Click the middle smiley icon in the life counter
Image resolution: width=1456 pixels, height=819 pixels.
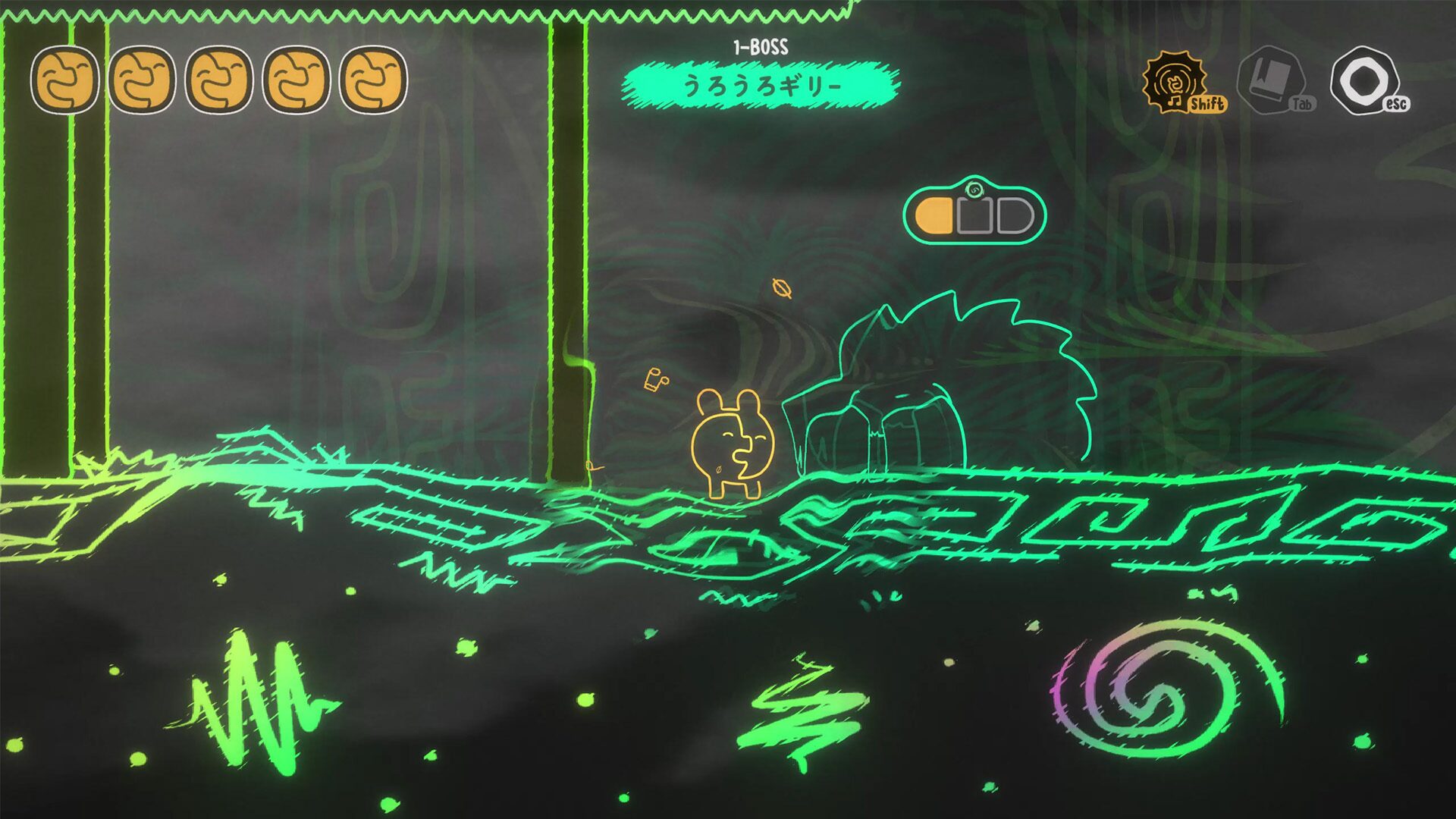[220, 80]
